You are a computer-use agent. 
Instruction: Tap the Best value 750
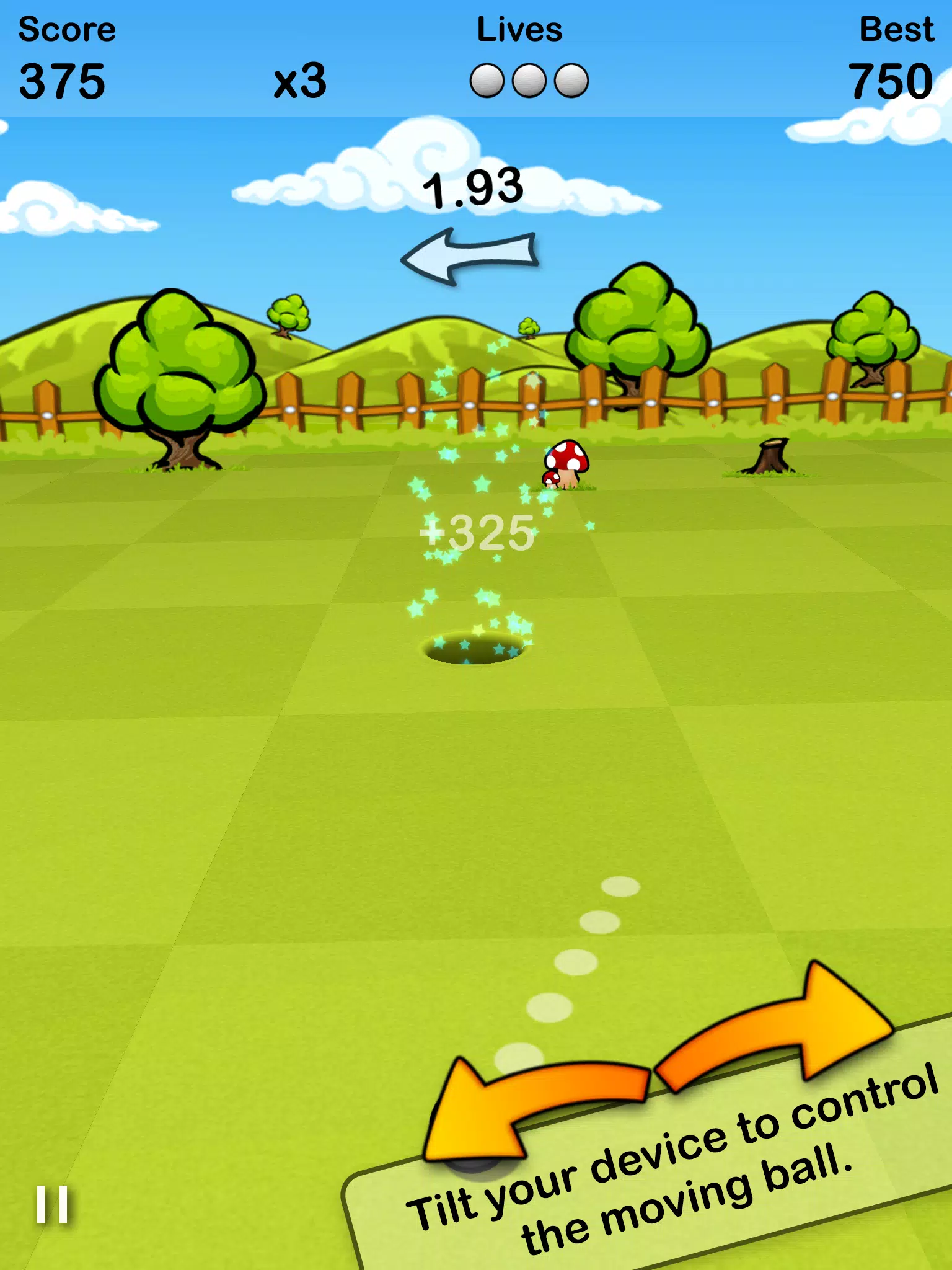[x=891, y=81]
